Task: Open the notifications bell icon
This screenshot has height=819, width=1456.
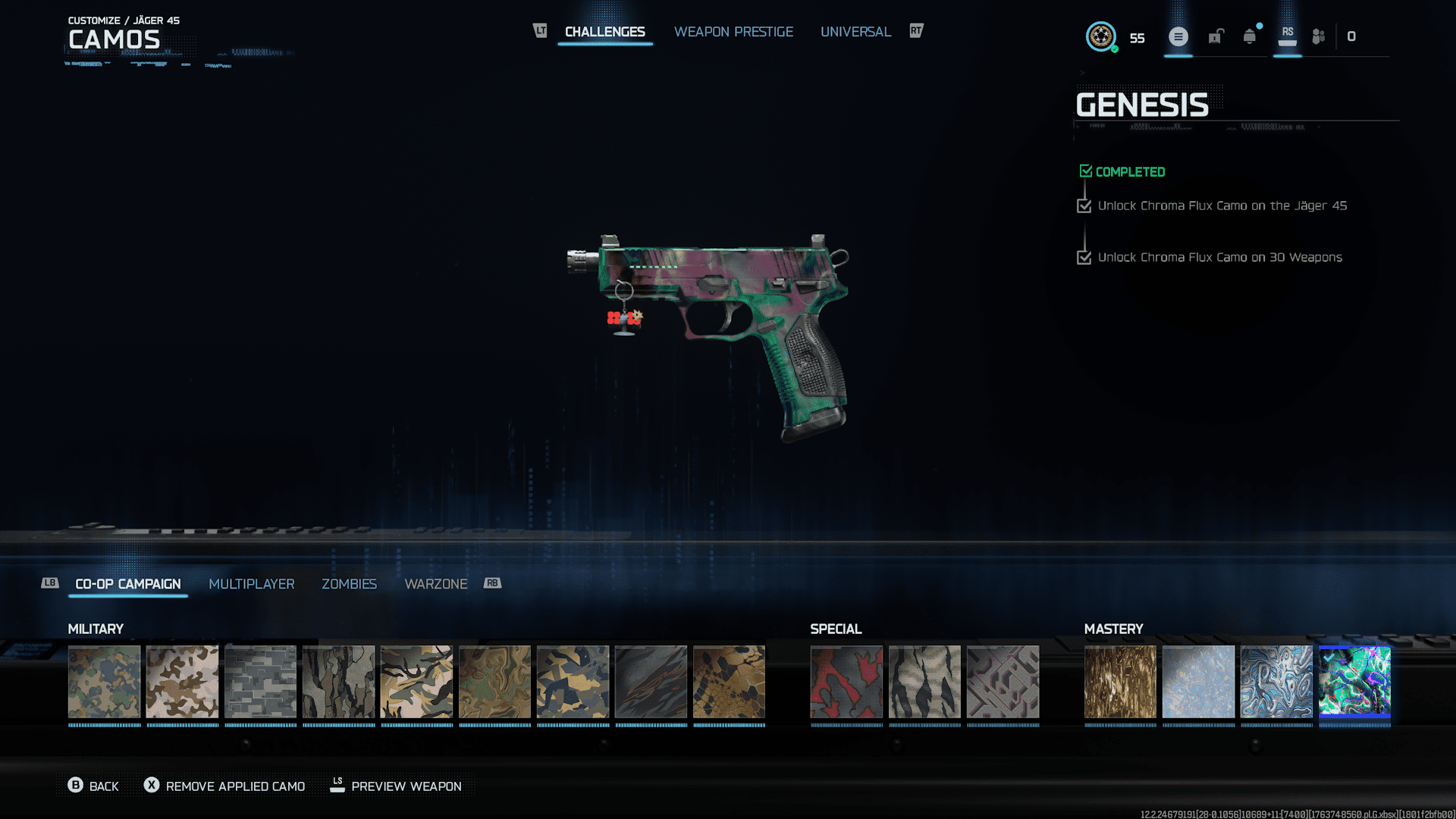Action: click(1250, 36)
